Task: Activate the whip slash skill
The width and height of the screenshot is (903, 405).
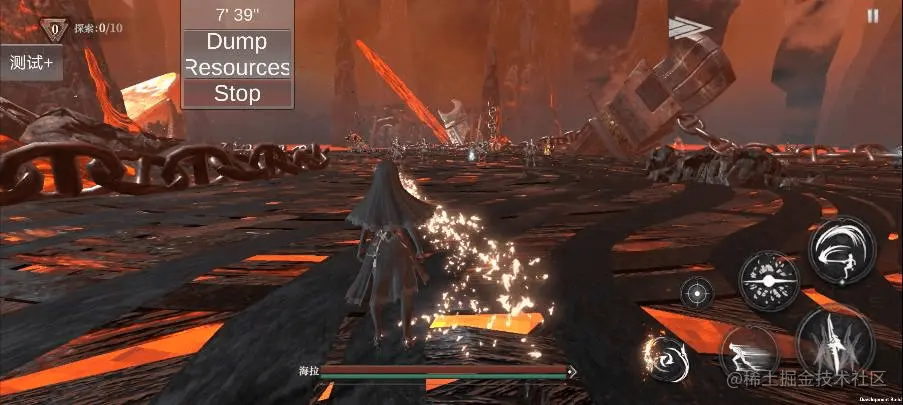Action: [x=842, y=250]
